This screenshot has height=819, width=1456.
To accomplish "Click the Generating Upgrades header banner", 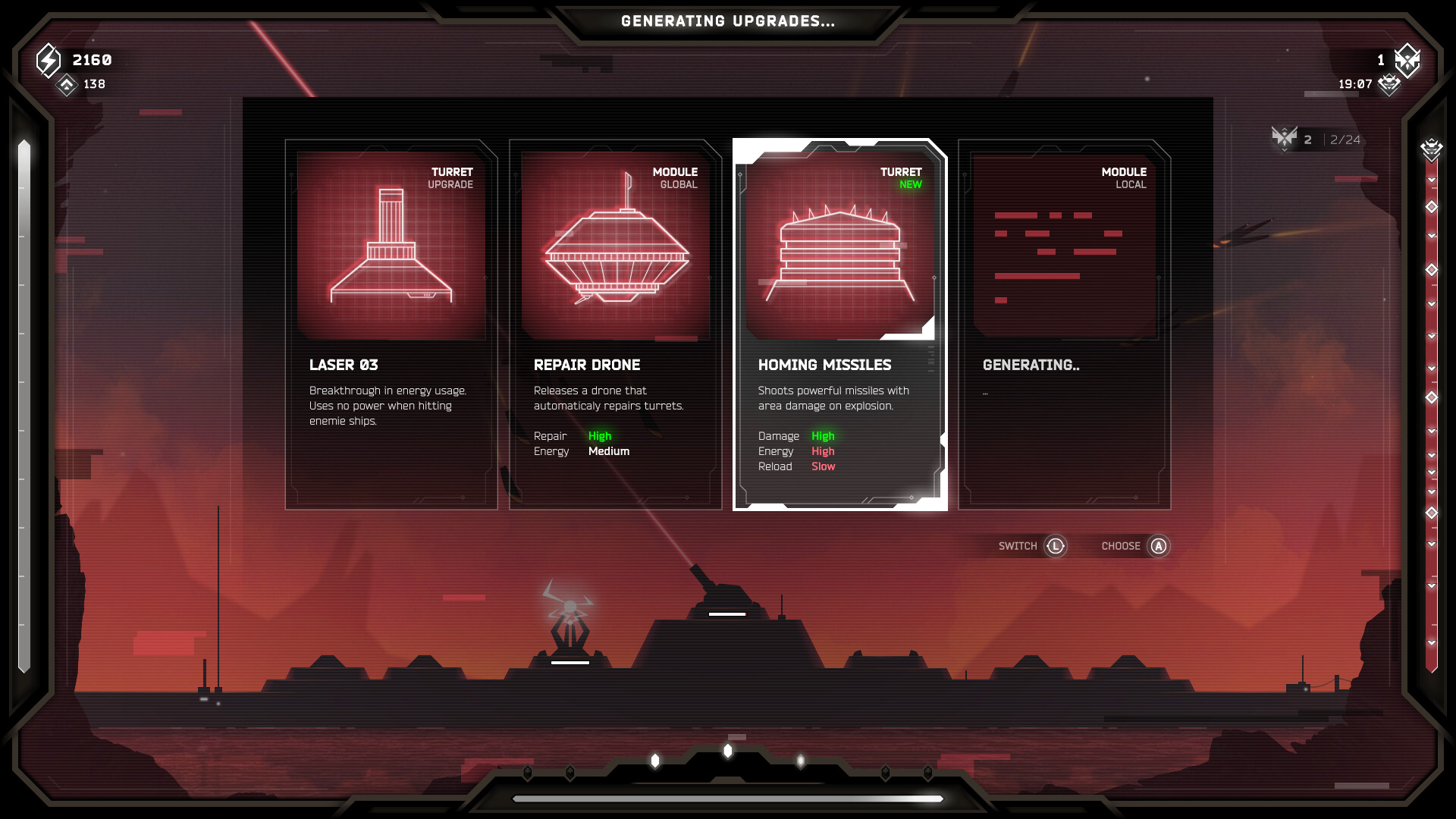I will 726,21.
